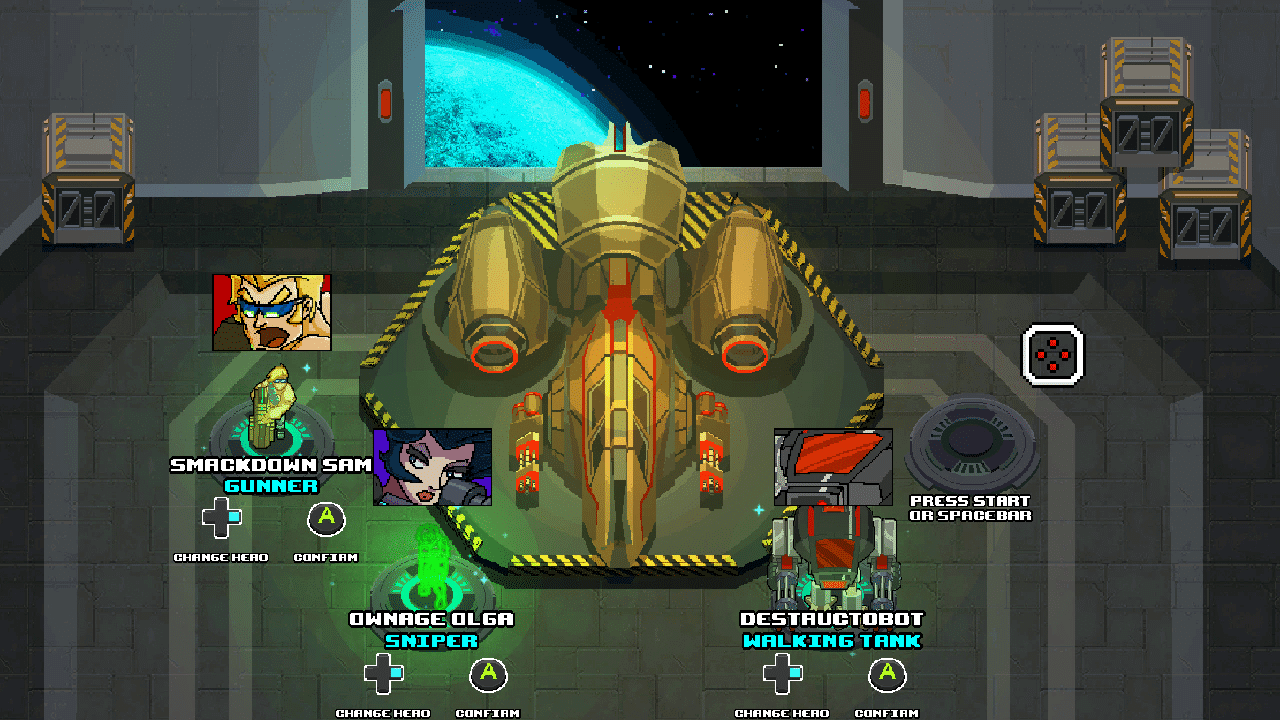Click the red-dotted dice icon
Screen dimensions: 1280x720
[1052, 354]
